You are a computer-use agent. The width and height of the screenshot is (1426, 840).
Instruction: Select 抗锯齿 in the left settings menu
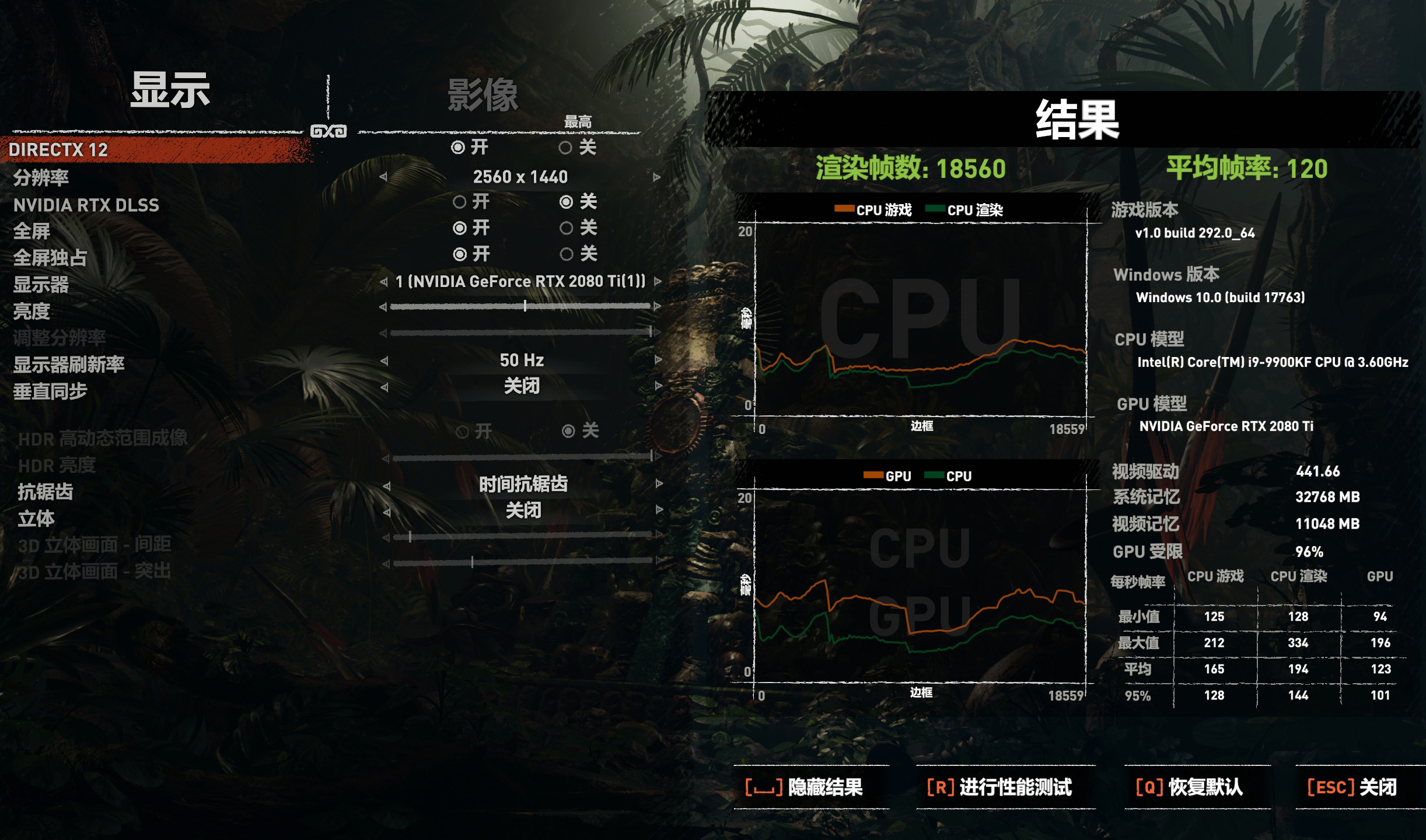43,493
